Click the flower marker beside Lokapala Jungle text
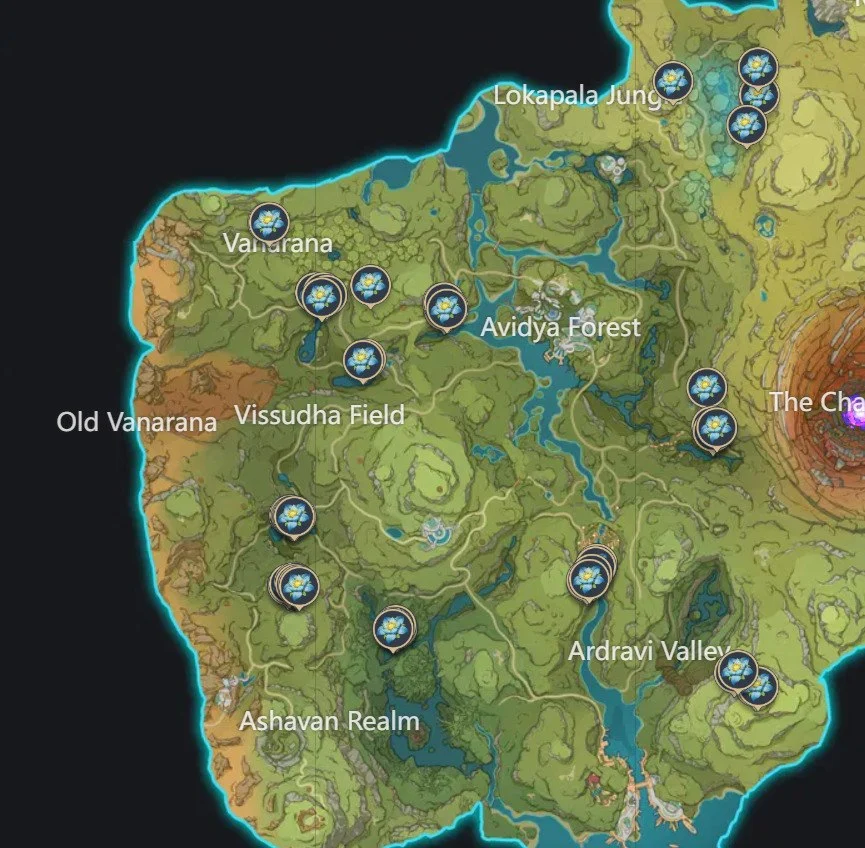The image size is (865, 848). [673, 80]
